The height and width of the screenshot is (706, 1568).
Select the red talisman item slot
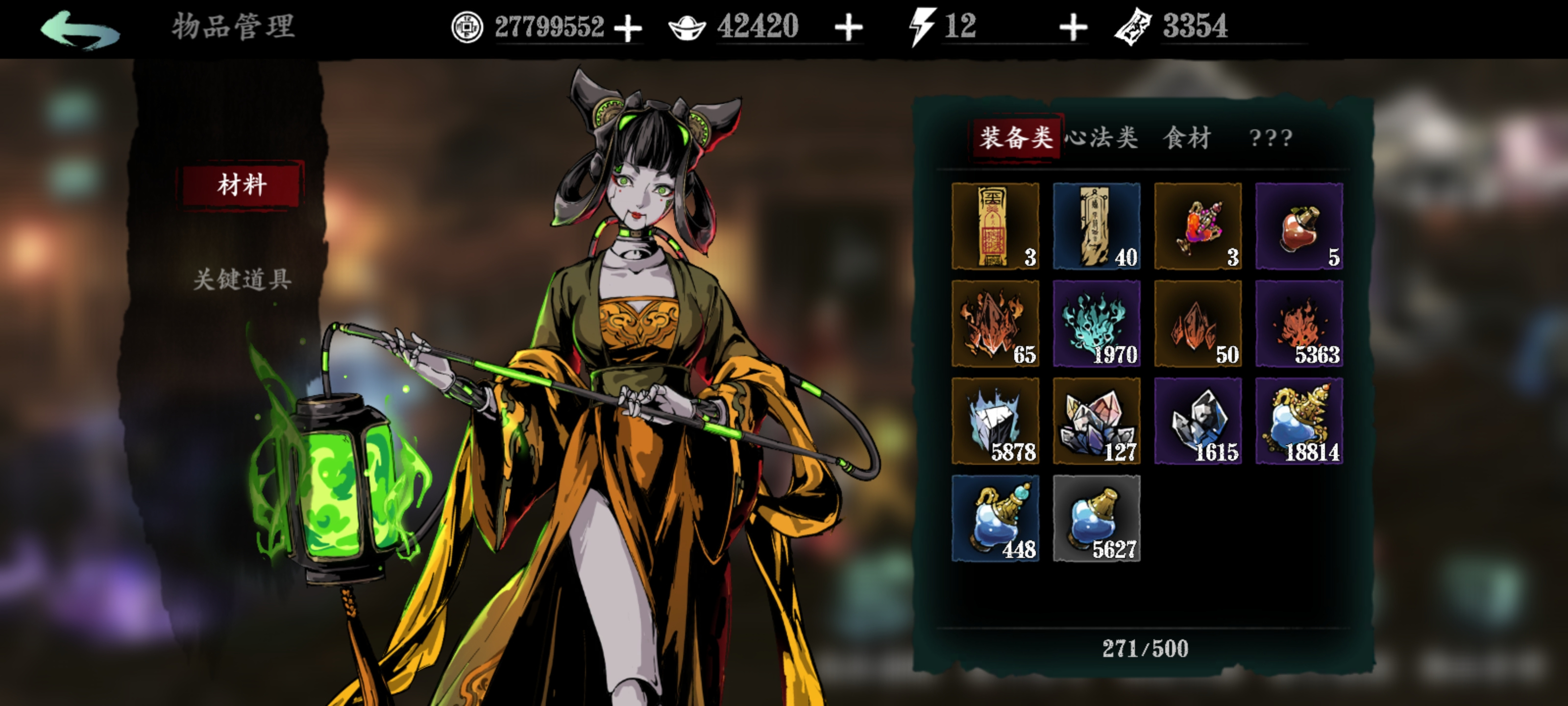tap(995, 226)
